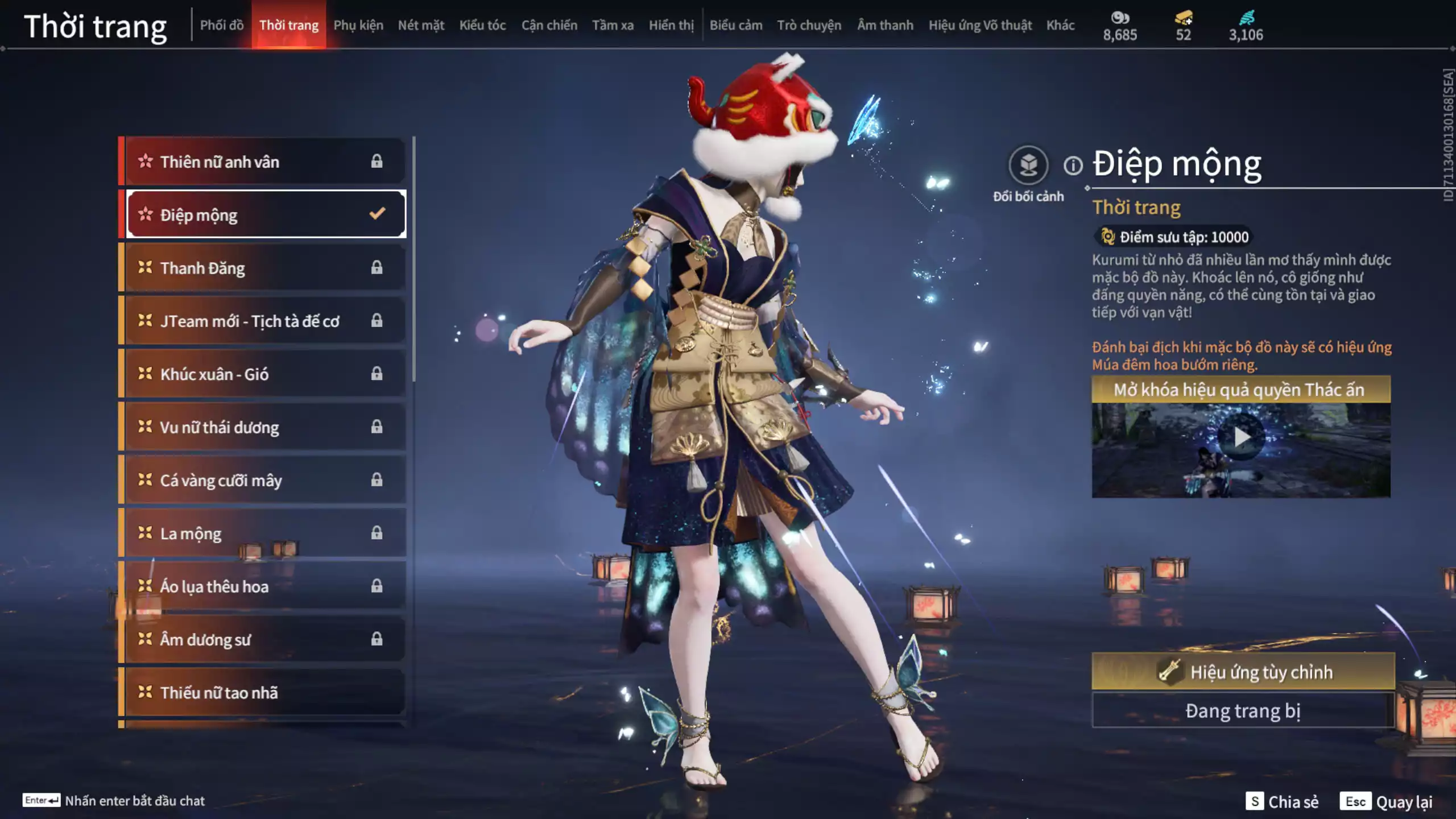Image resolution: width=1456 pixels, height=819 pixels.
Task: Share the outfit with Chia sẻ
Action: point(1282,801)
